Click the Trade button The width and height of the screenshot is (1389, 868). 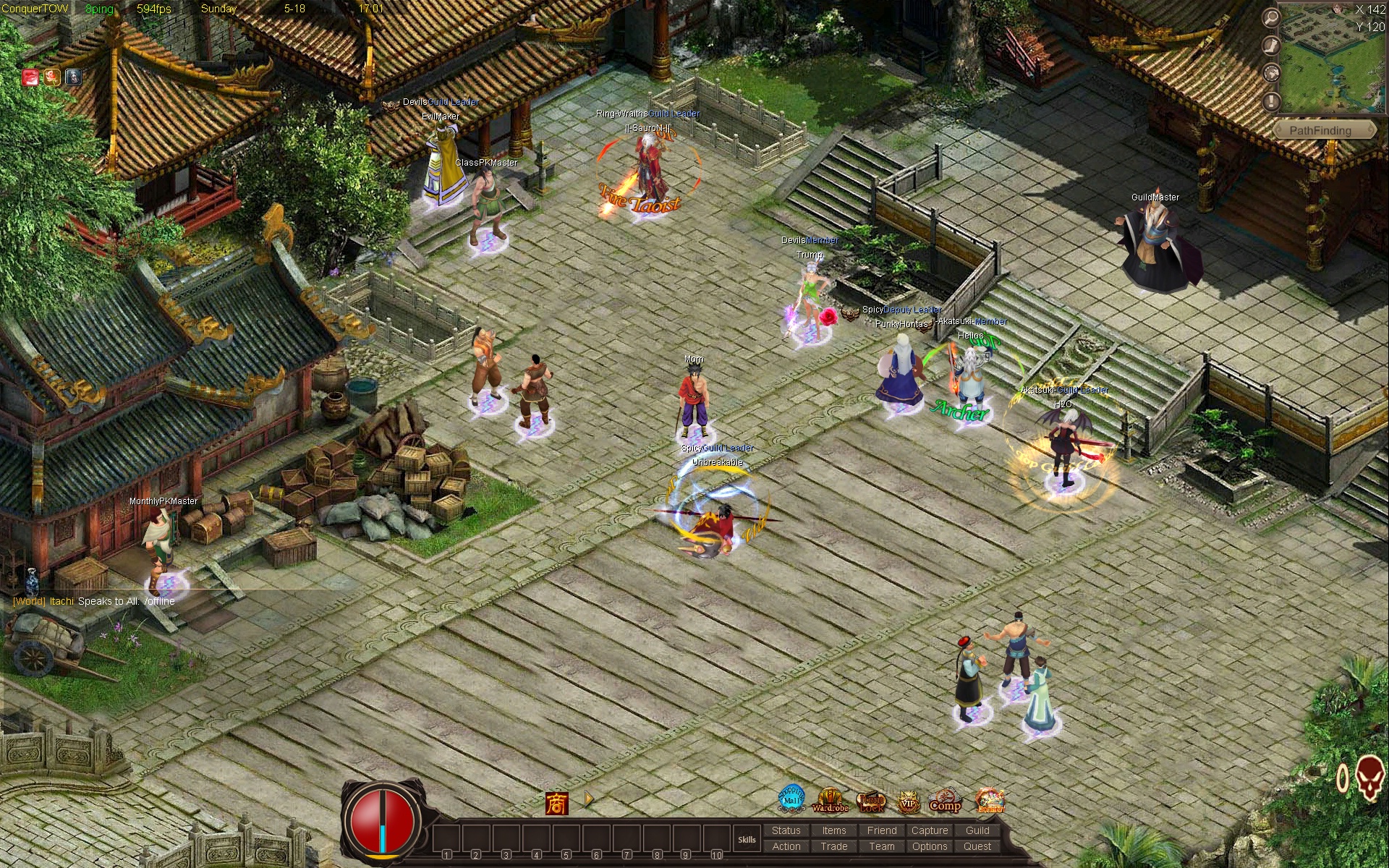click(833, 846)
